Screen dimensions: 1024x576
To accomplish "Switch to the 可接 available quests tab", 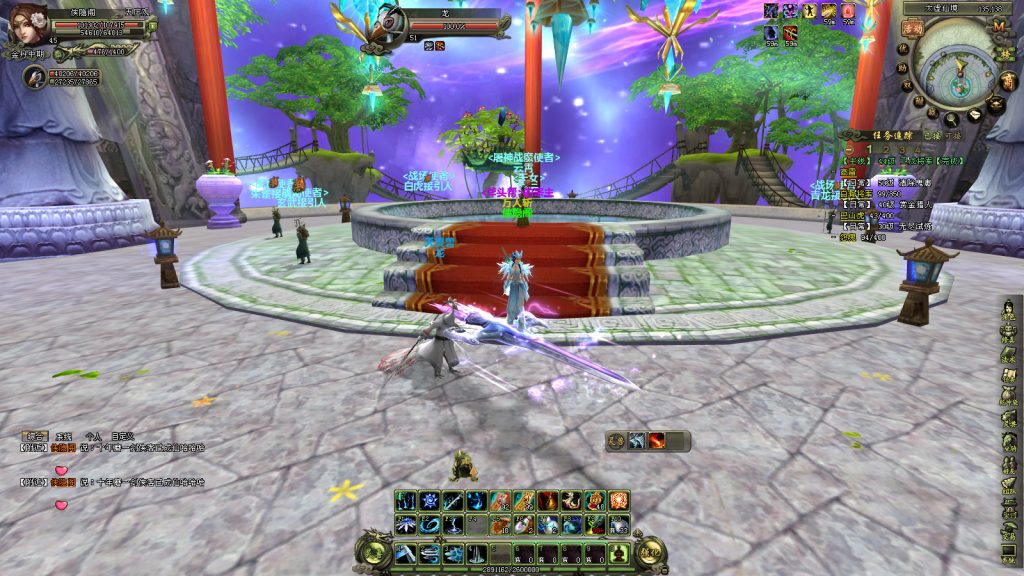I will (949, 134).
